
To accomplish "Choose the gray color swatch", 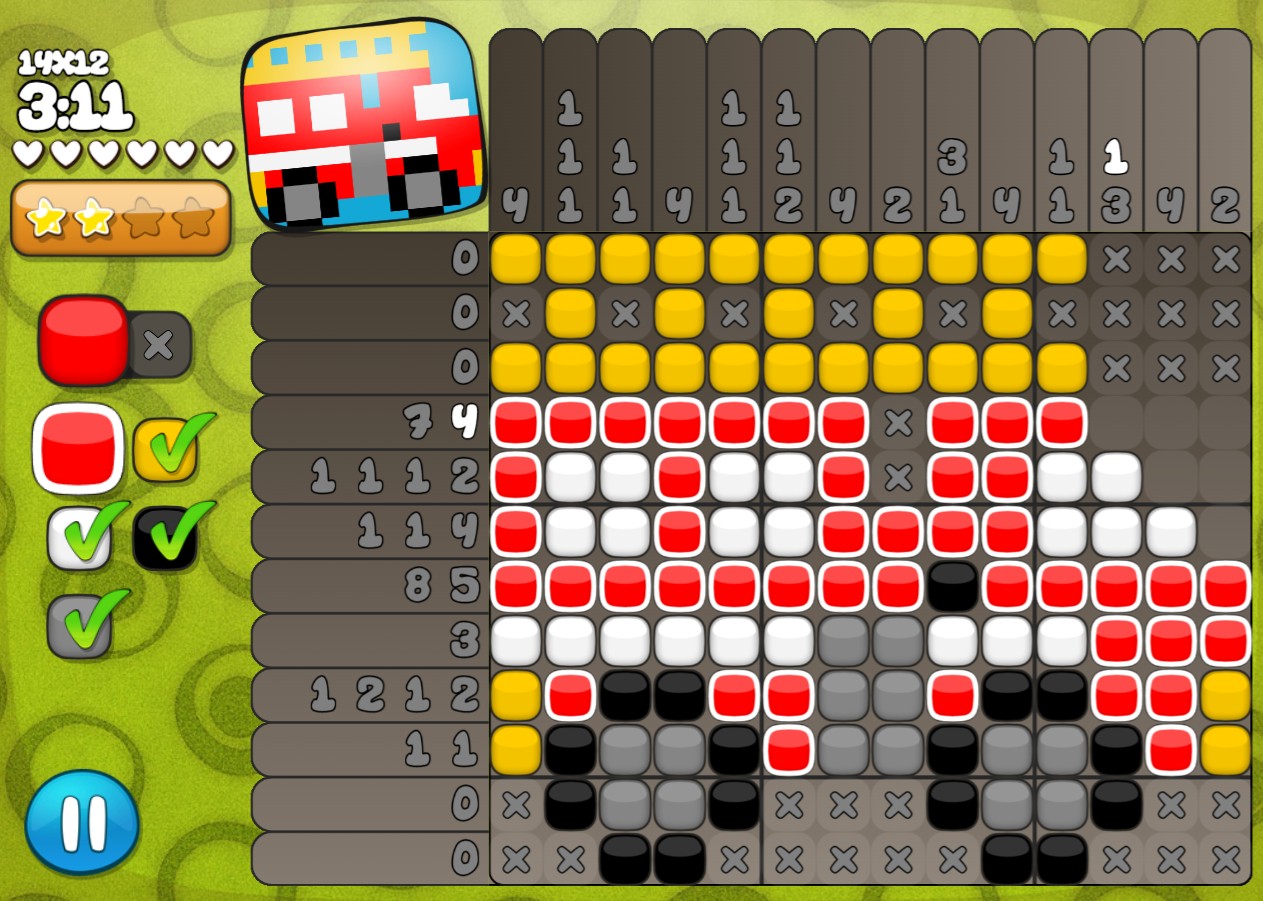I will (x=80, y=624).
